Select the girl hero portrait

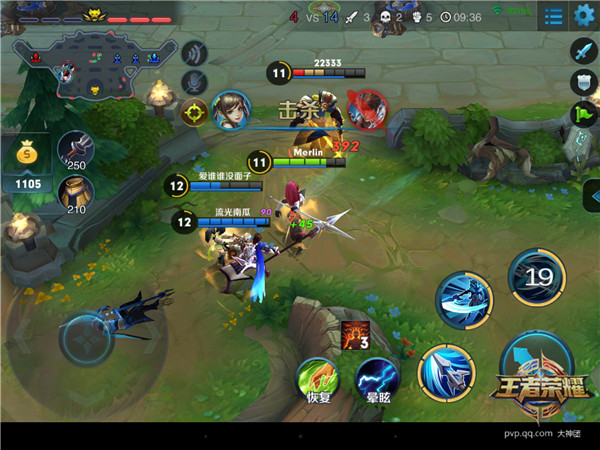click(x=230, y=109)
